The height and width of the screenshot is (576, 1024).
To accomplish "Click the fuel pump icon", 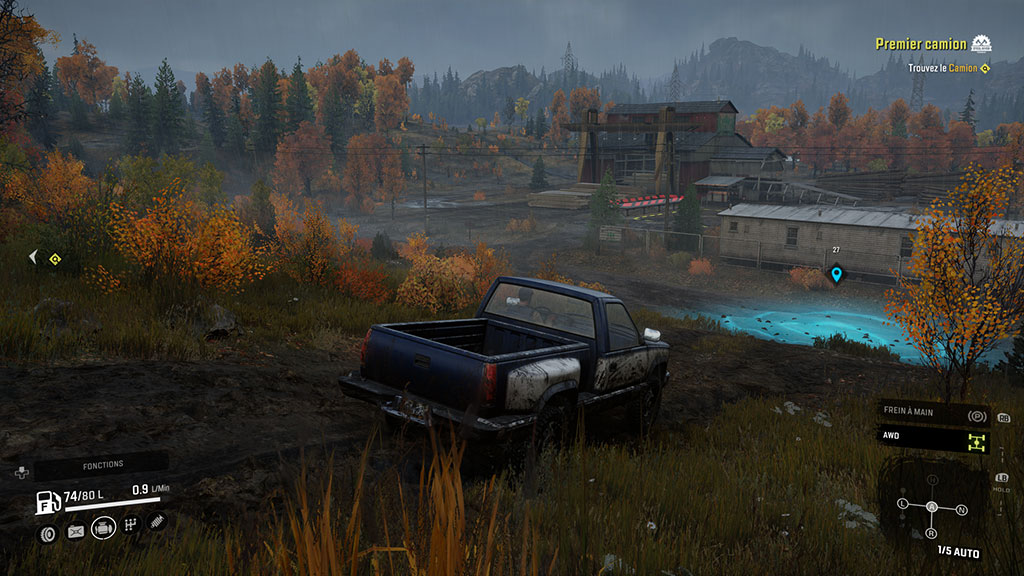I will click(x=46, y=502).
